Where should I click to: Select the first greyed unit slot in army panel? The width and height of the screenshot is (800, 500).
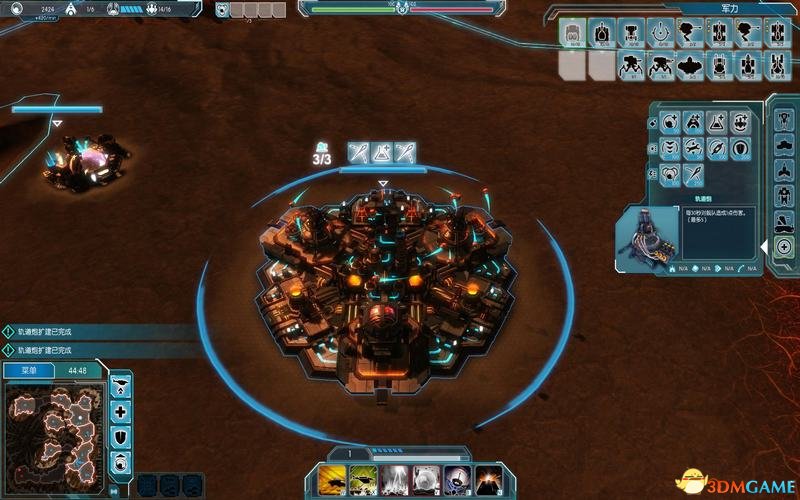click(571, 66)
